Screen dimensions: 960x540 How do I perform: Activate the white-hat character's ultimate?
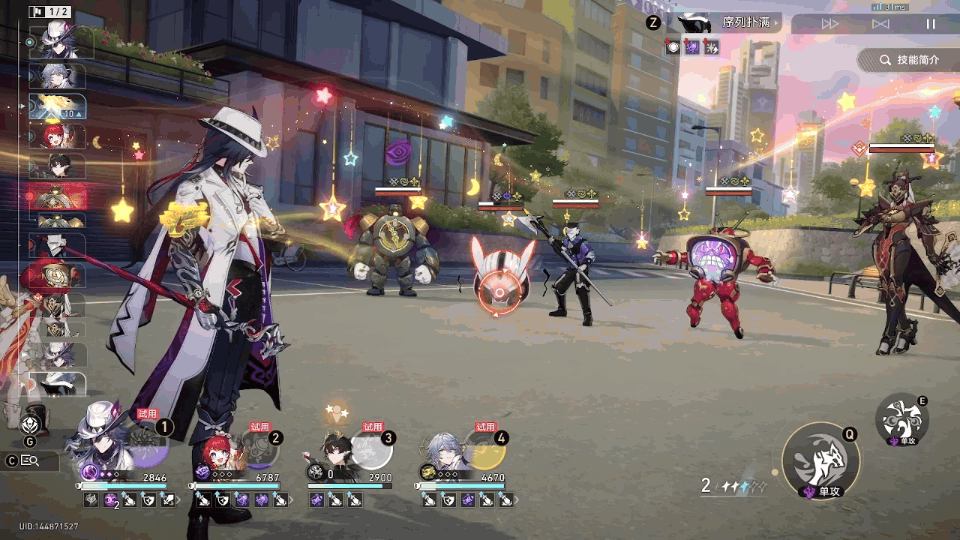tap(146, 448)
